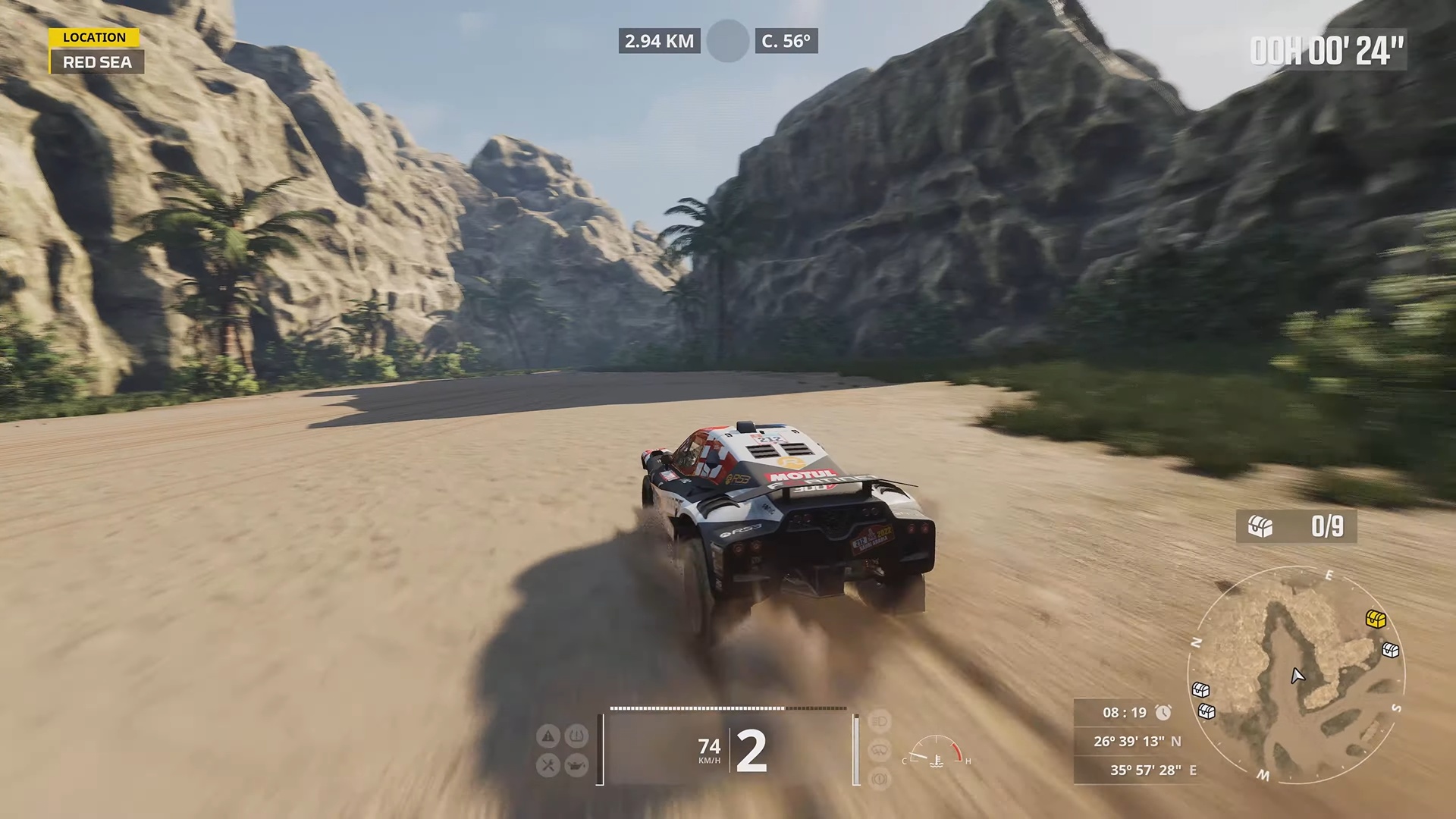Click the treasure chest counter icon
The image size is (1456, 819).
[x=1260, y=526]
